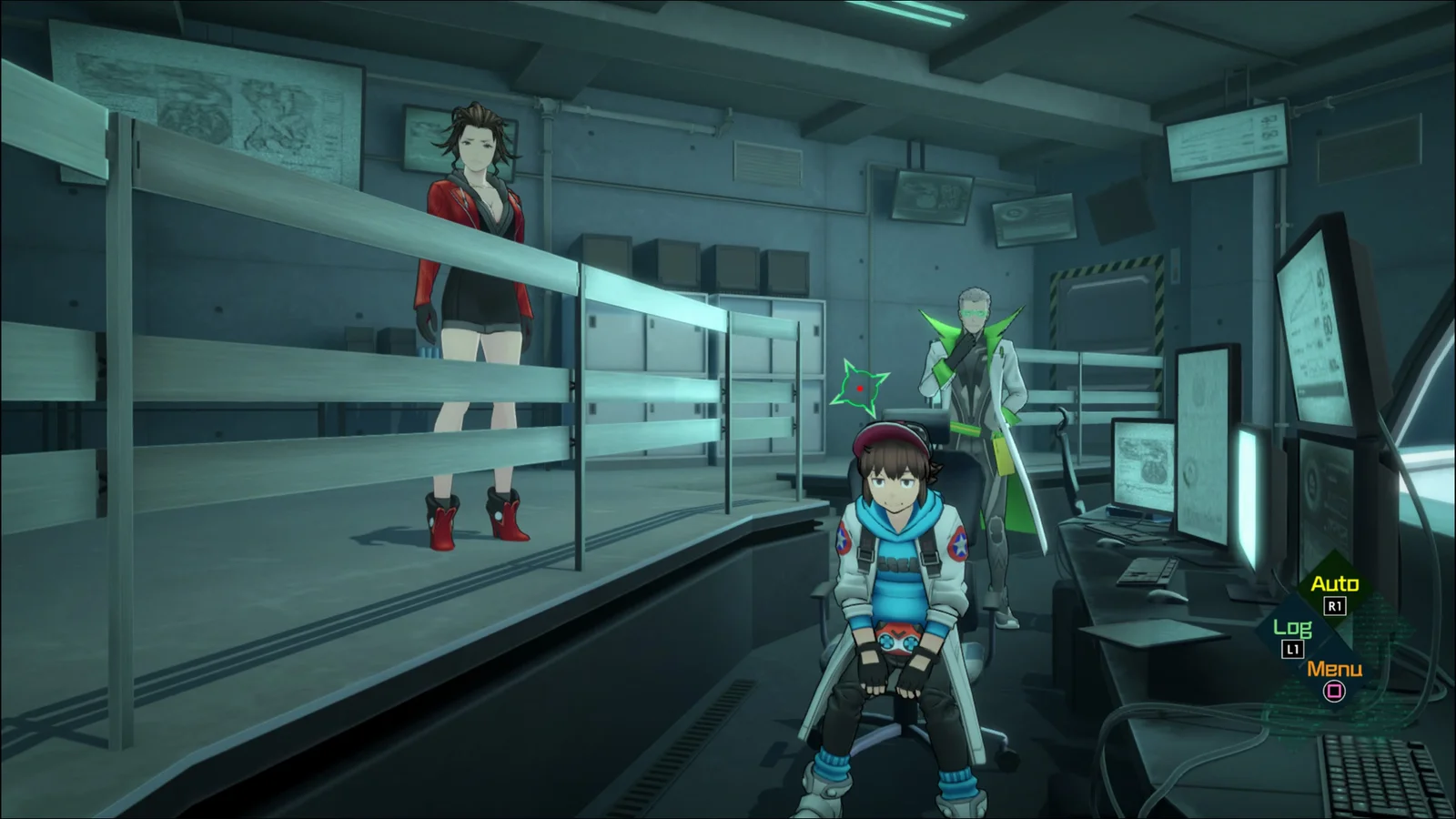
Task: Open the game Menu
Action: click(x=1334, y=671)
